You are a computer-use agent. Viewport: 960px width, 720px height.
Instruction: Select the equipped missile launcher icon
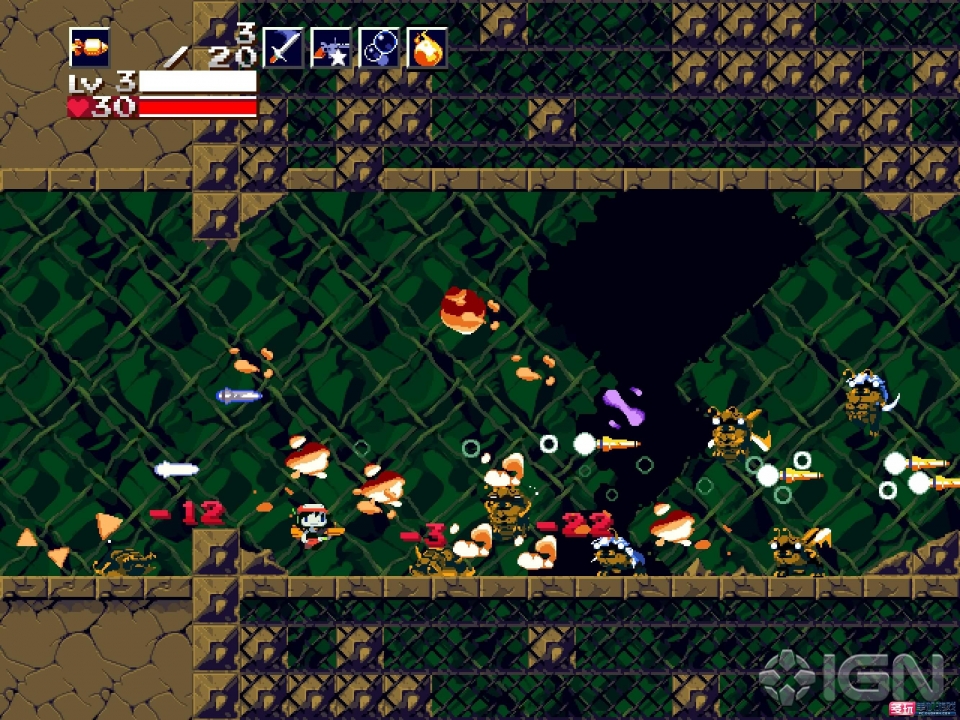click(x=89, y=47)
